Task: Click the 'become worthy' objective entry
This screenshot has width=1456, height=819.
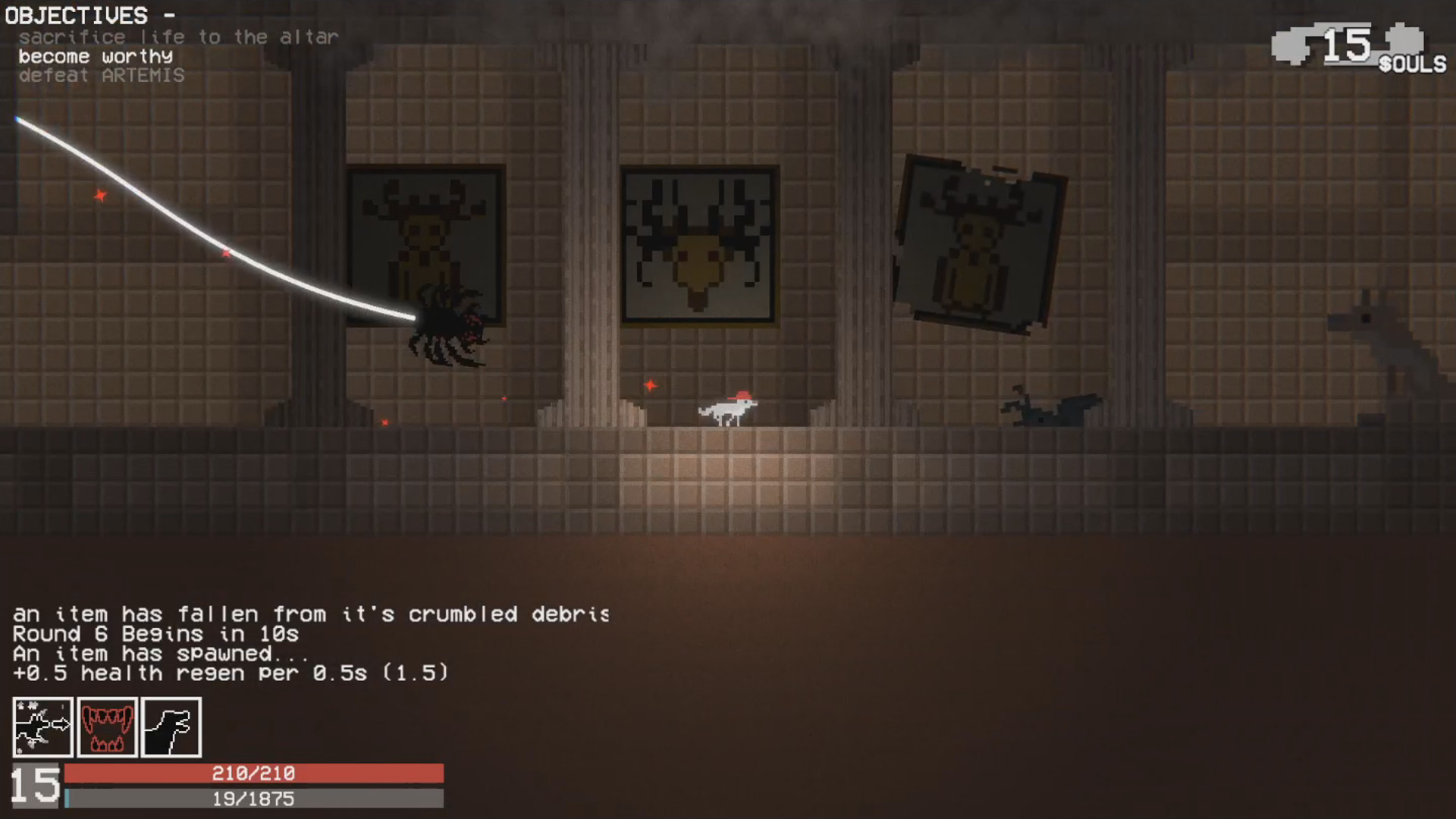Action: pos(96,55)
